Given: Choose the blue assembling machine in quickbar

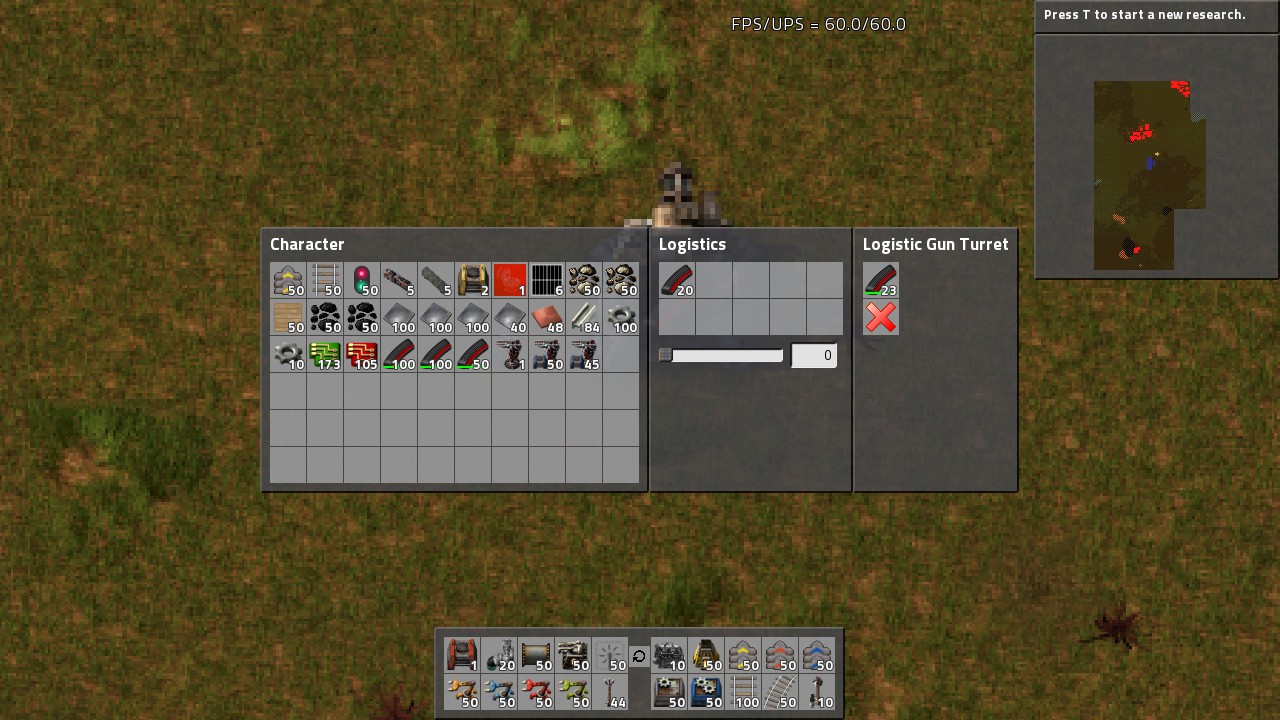Looking at the screenshot, I should click(x=706, y=692).
